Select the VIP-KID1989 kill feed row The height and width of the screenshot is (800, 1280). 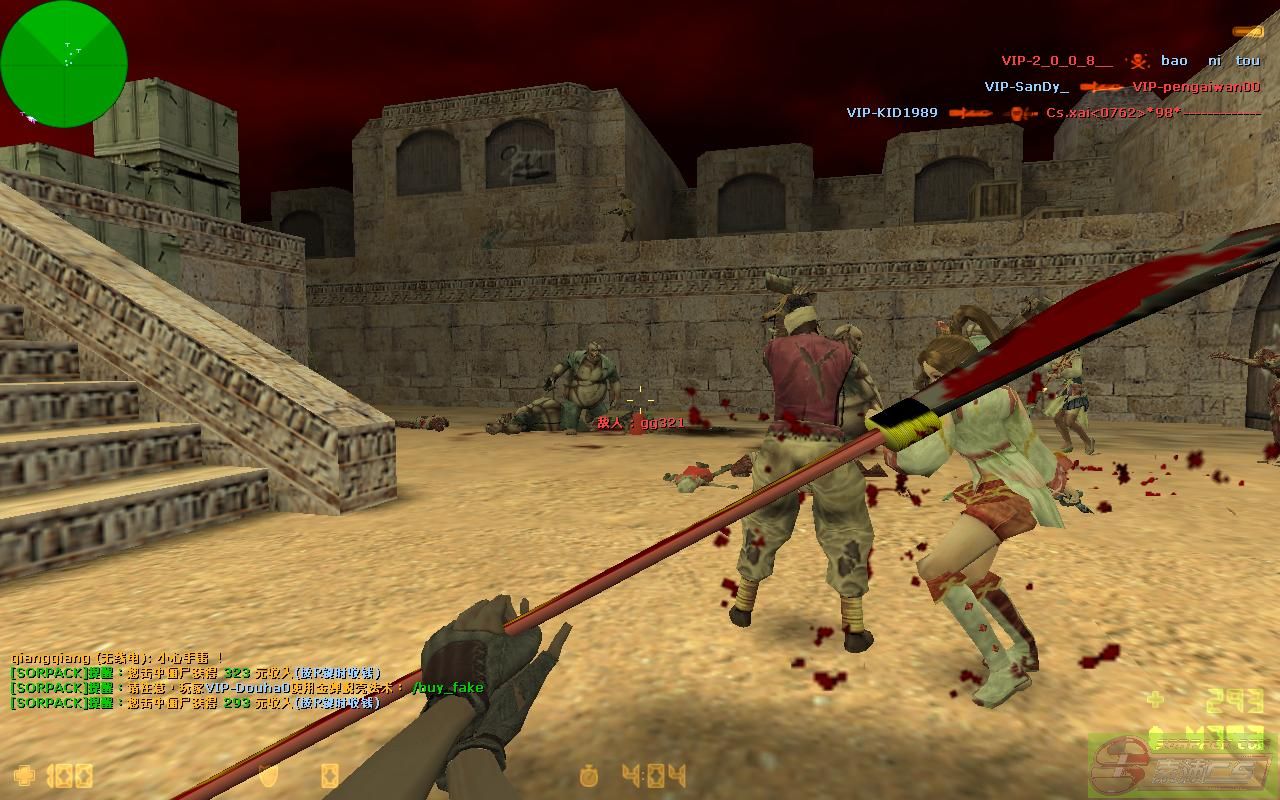tap(1052, 113)
